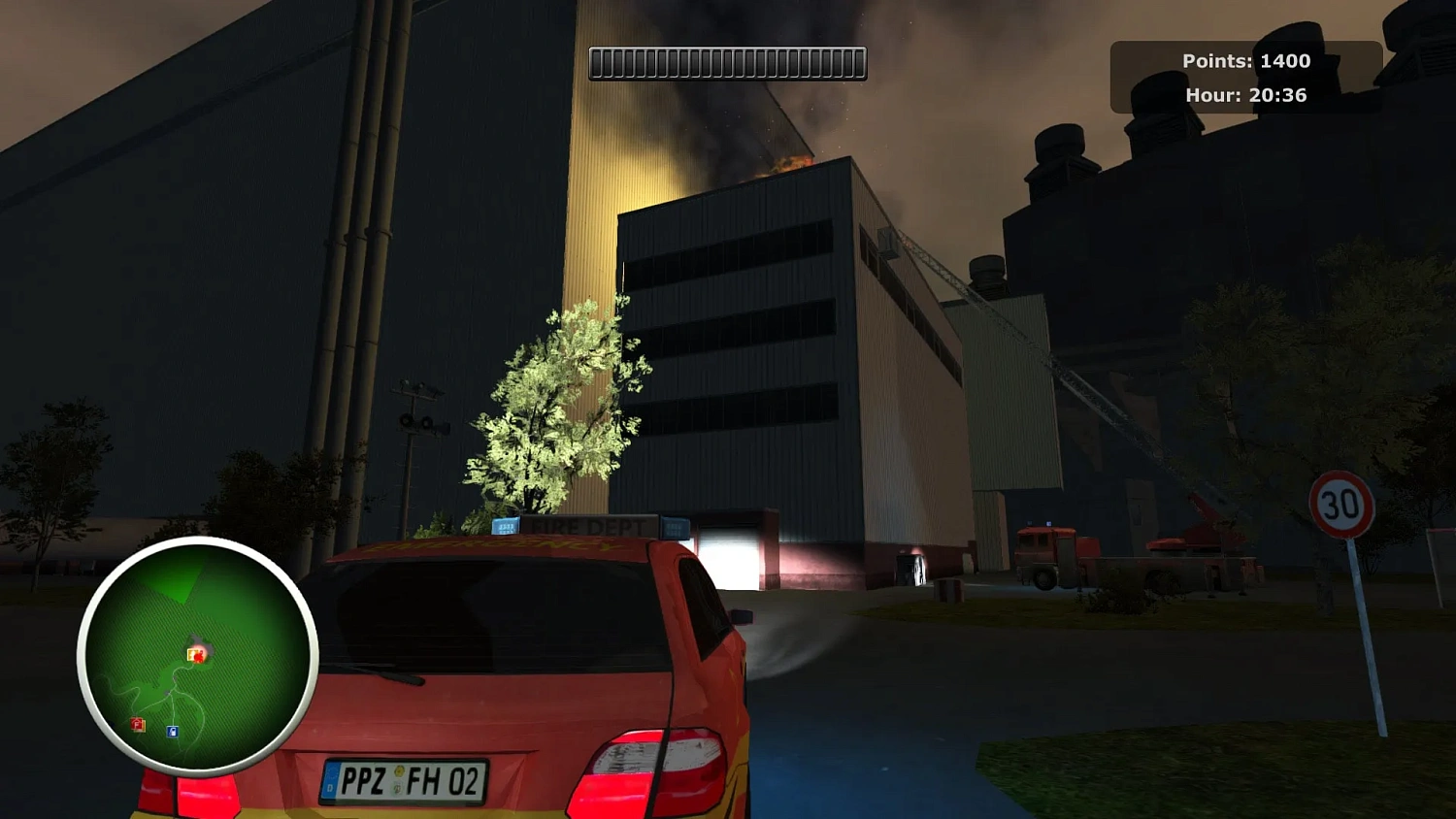The image size is (1456, 819).
Task: Select the 30 speed limit sign
Action: [1340, 504]
